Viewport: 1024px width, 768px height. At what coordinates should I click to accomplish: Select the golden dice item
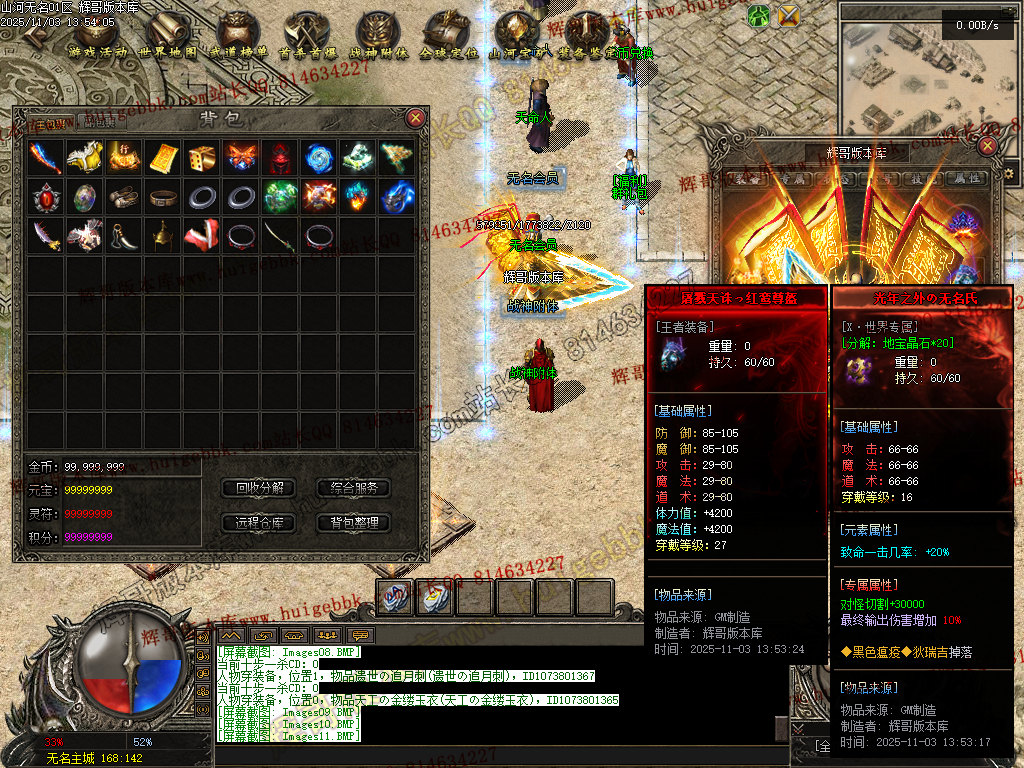click(x=202, y=157)
